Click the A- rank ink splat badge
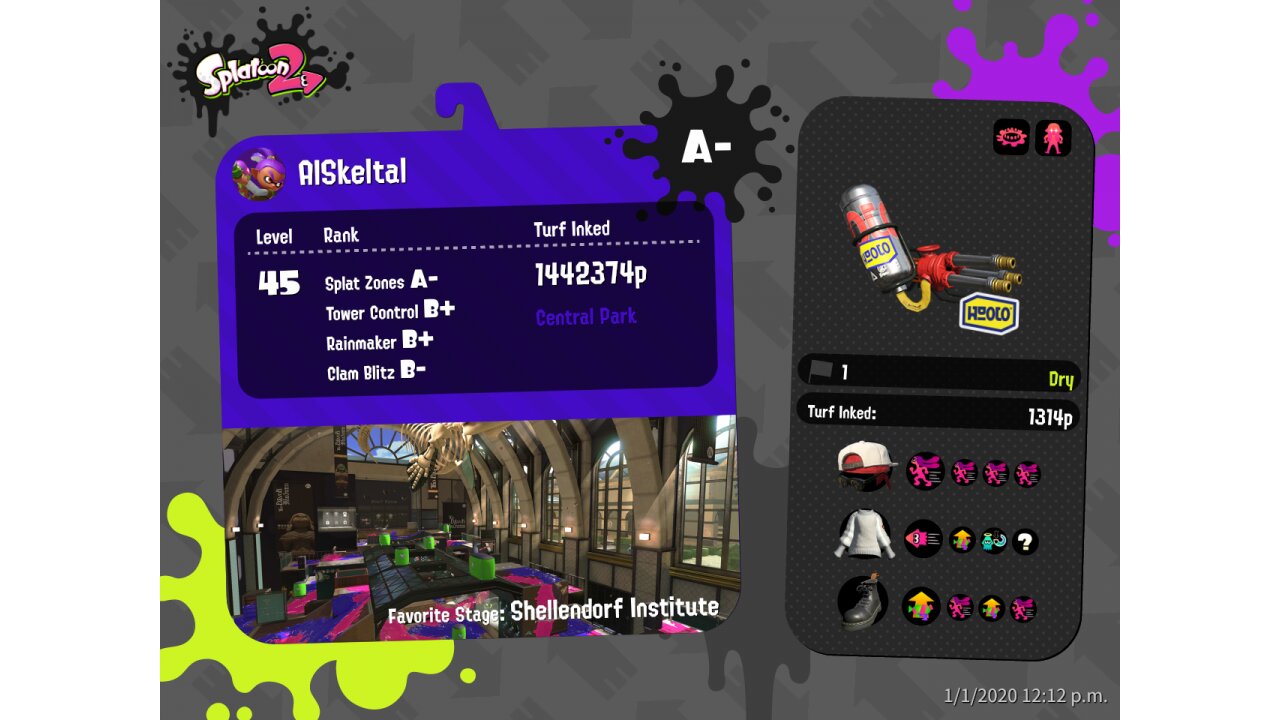The width and height of the screenshot is (1280, 720). 706,149
